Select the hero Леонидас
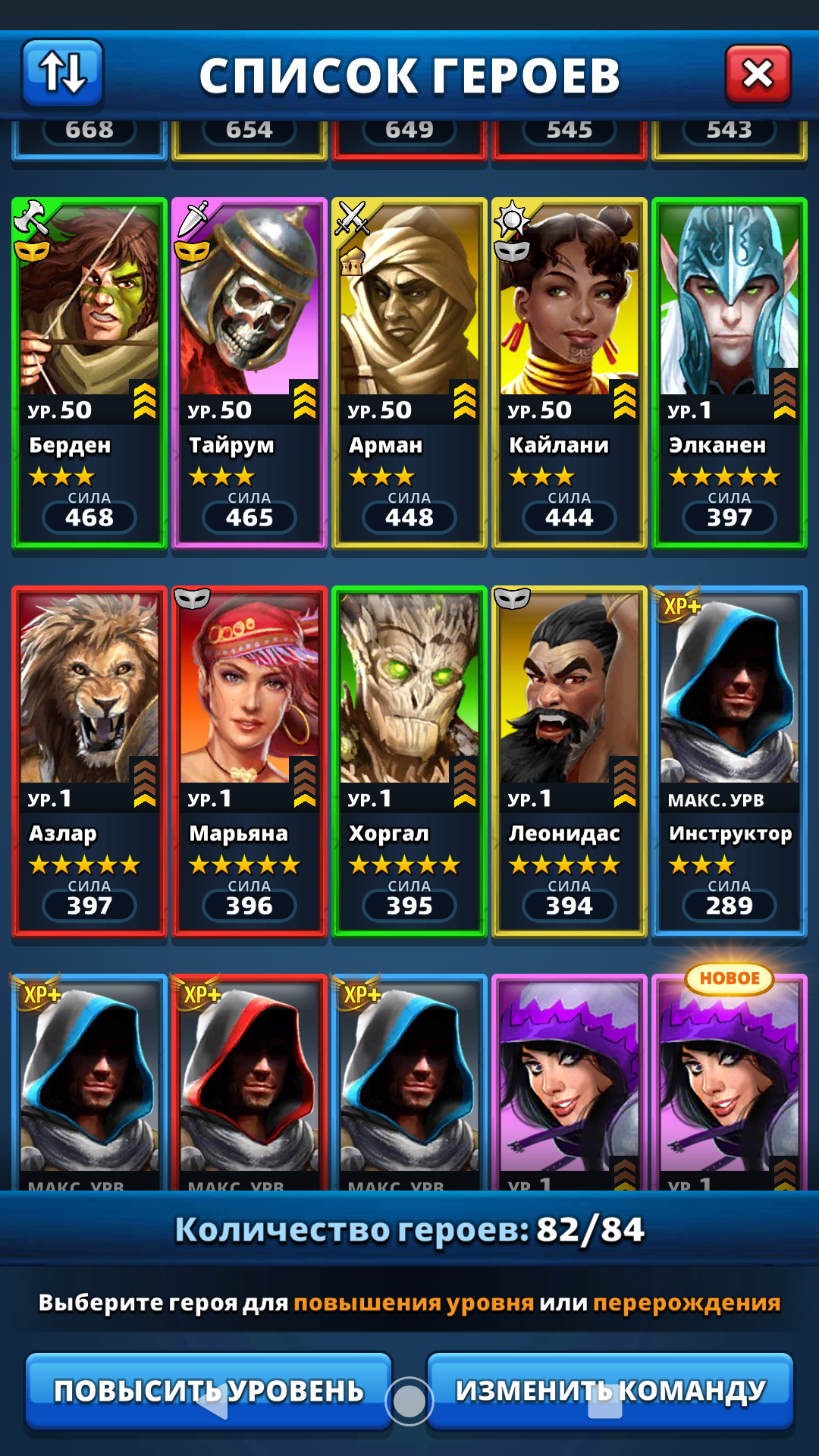Image resolution: width=819 pixels, height=1456 pixels. click(x=570, y=760)
